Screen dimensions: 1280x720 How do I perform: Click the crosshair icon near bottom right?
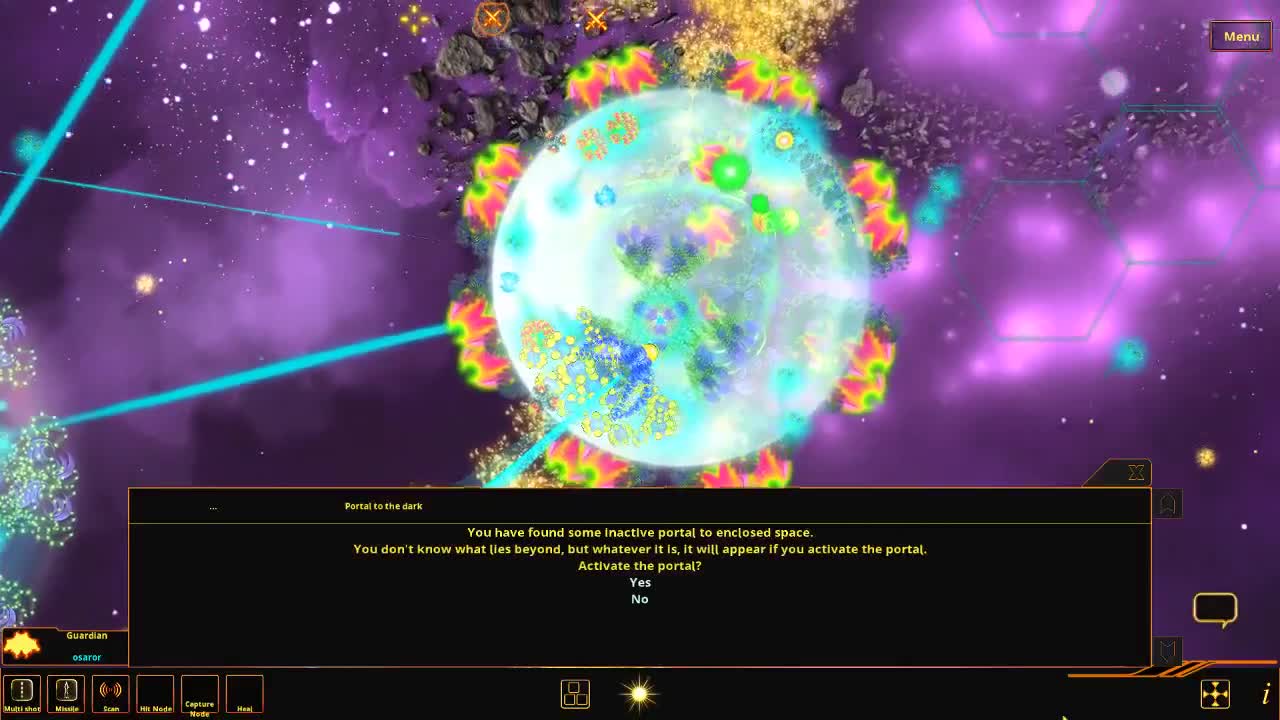tap(1216, 693)
